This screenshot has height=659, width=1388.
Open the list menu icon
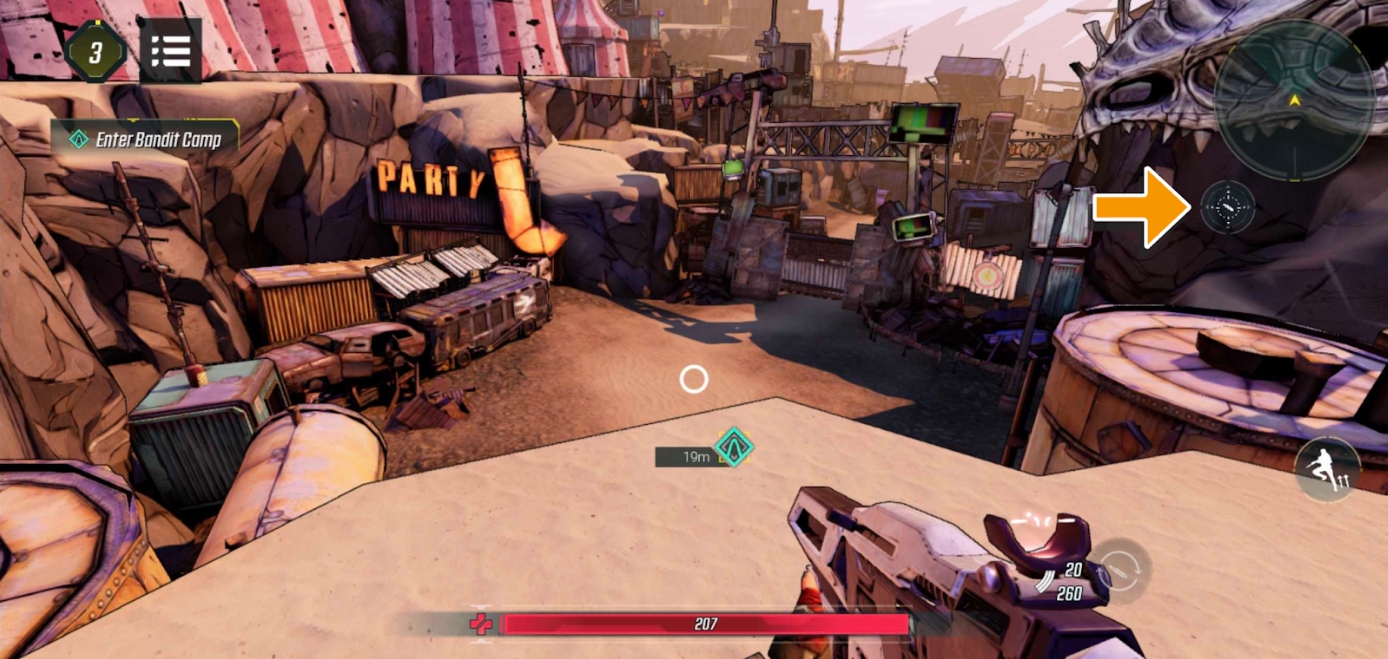tap(171, 50)
